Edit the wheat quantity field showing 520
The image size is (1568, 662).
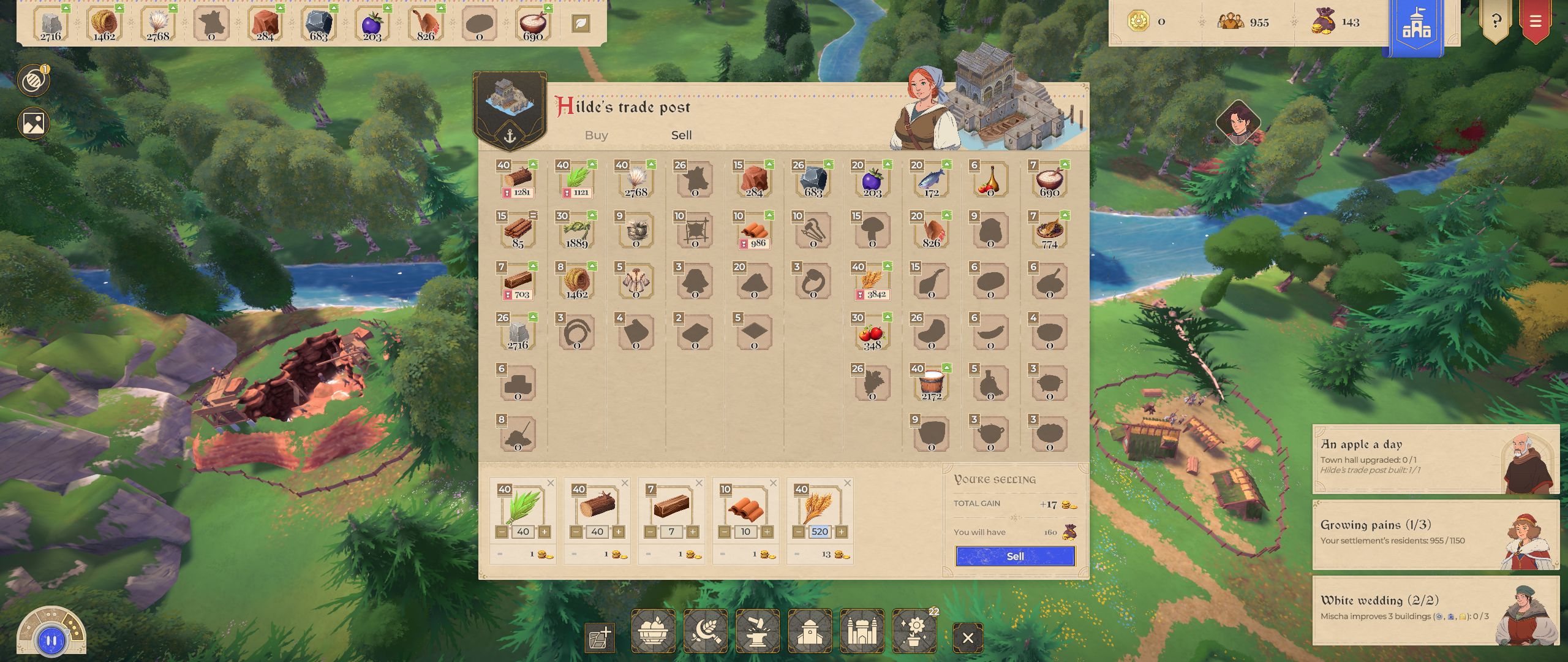[x=820, y=532]
